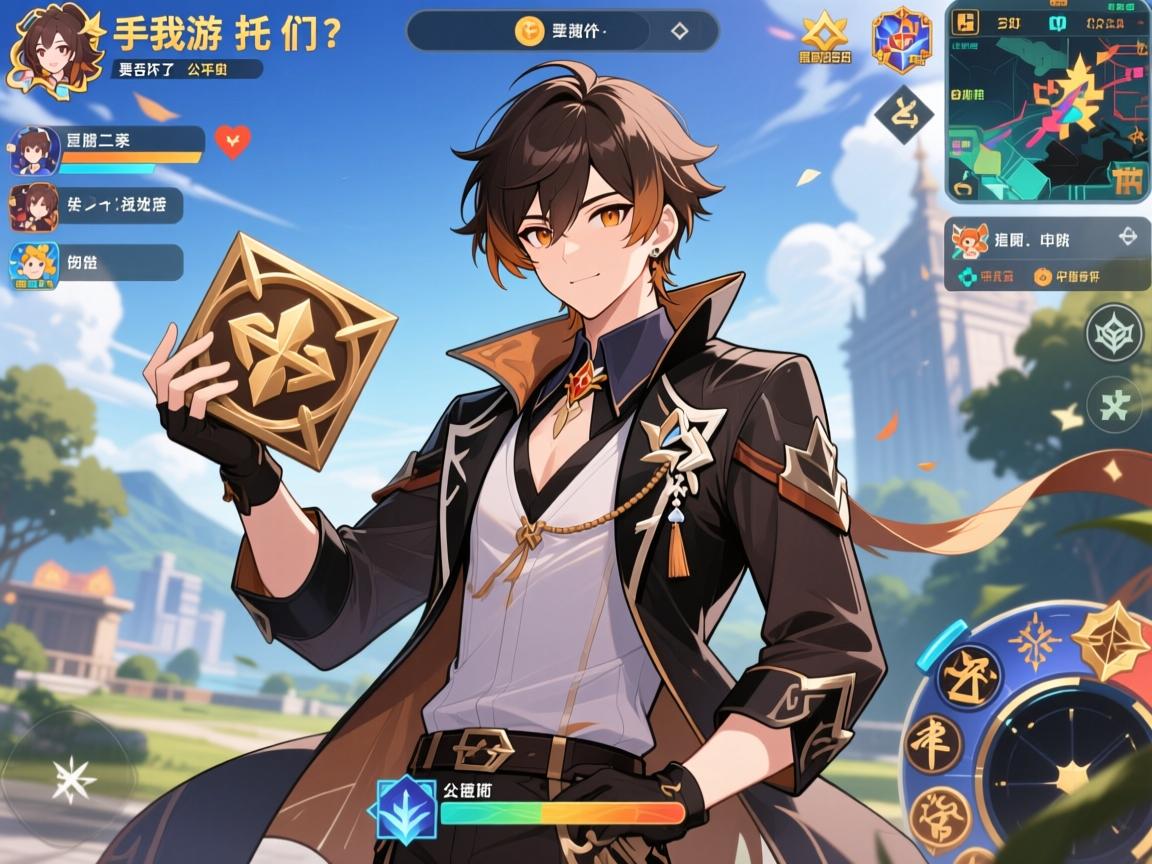Click the blue leaf icon by the bottom bar
Image resolution: width=1152 pixels, height=864 pixels.
coord(406,808)
